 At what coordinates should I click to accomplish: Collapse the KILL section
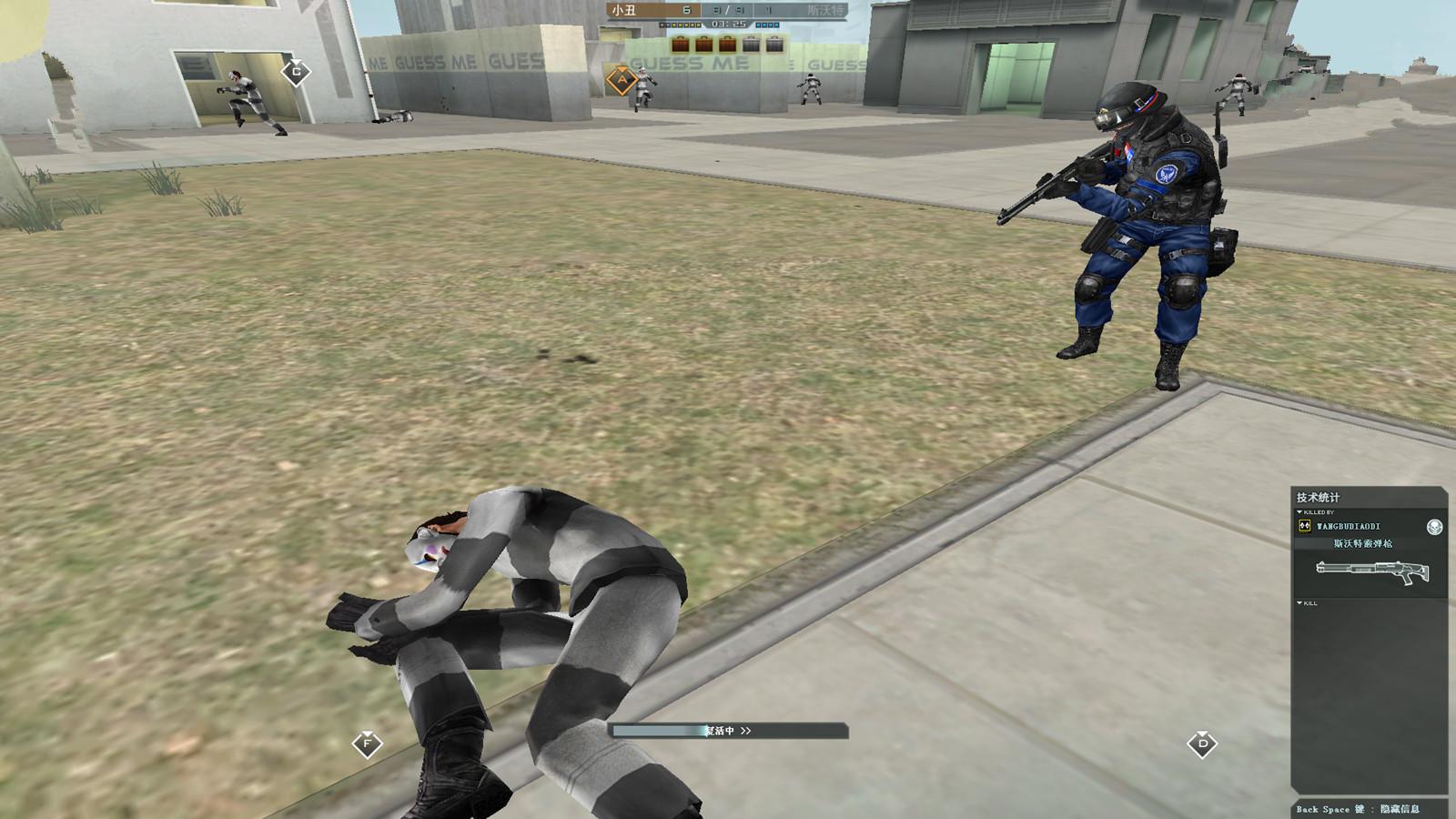pyautogui.click(x=1299, y=603)
